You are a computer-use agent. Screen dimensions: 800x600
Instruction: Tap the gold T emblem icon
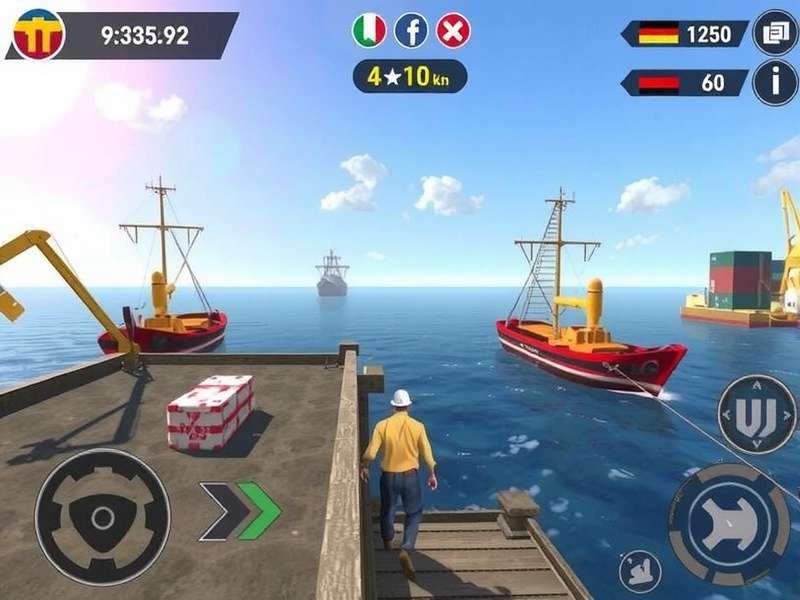tap(39, 34)
